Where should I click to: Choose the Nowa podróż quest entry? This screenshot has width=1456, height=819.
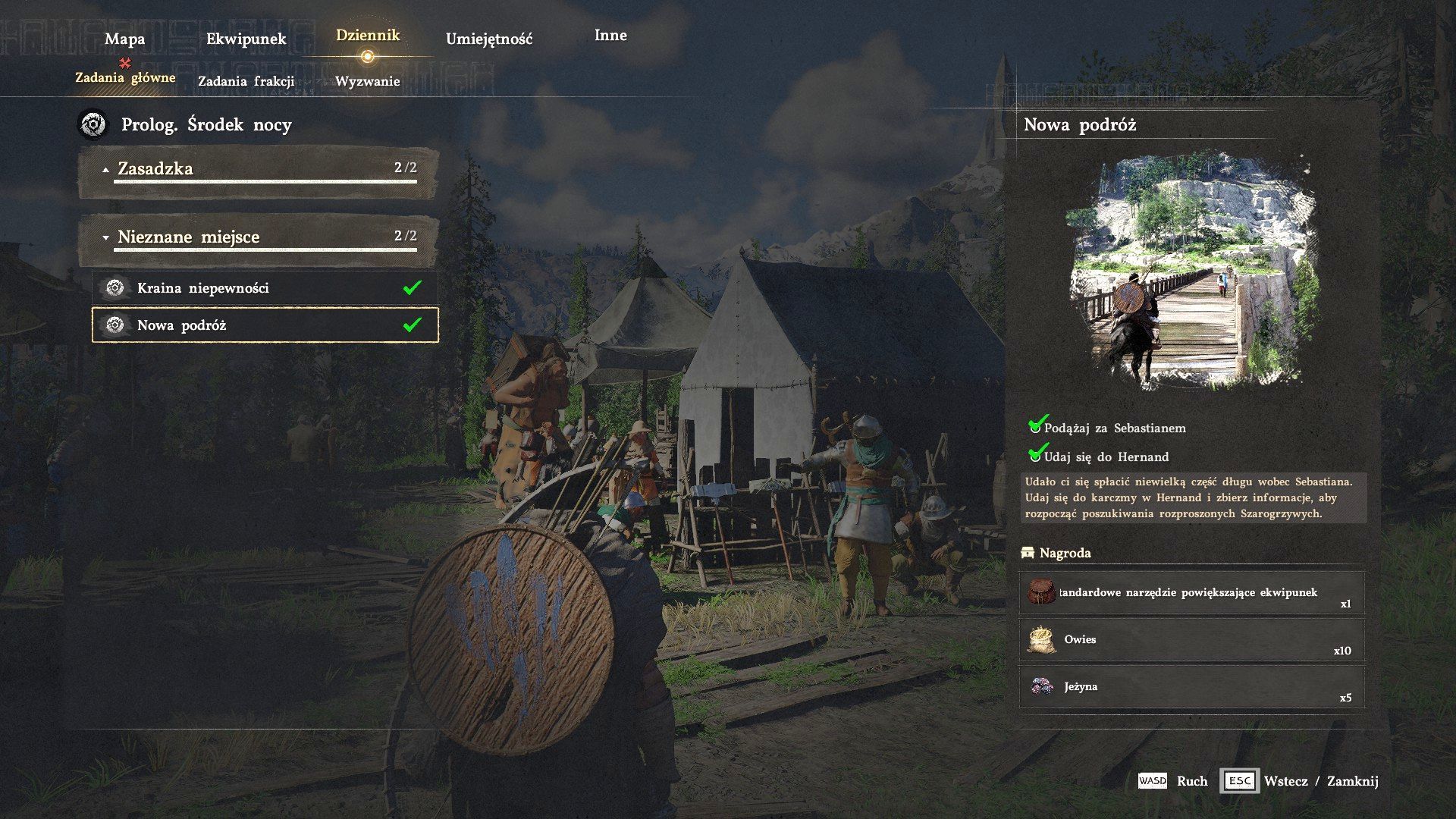pos(265,325)
